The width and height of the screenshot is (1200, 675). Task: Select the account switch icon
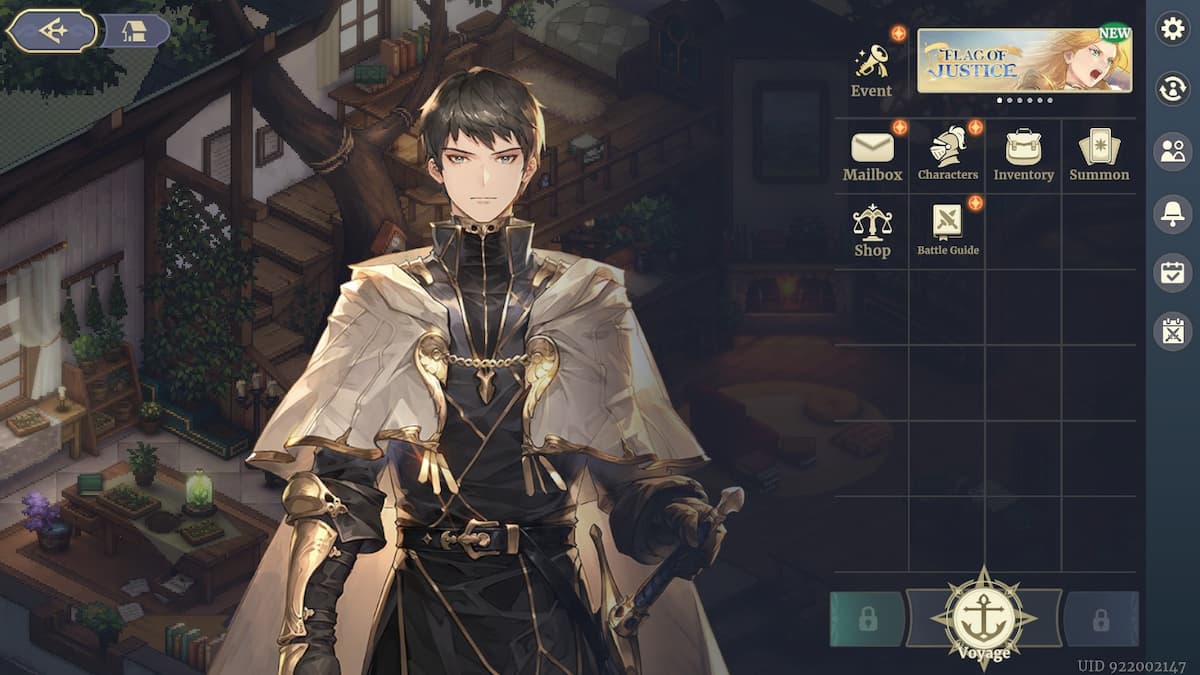(1172, 89)
